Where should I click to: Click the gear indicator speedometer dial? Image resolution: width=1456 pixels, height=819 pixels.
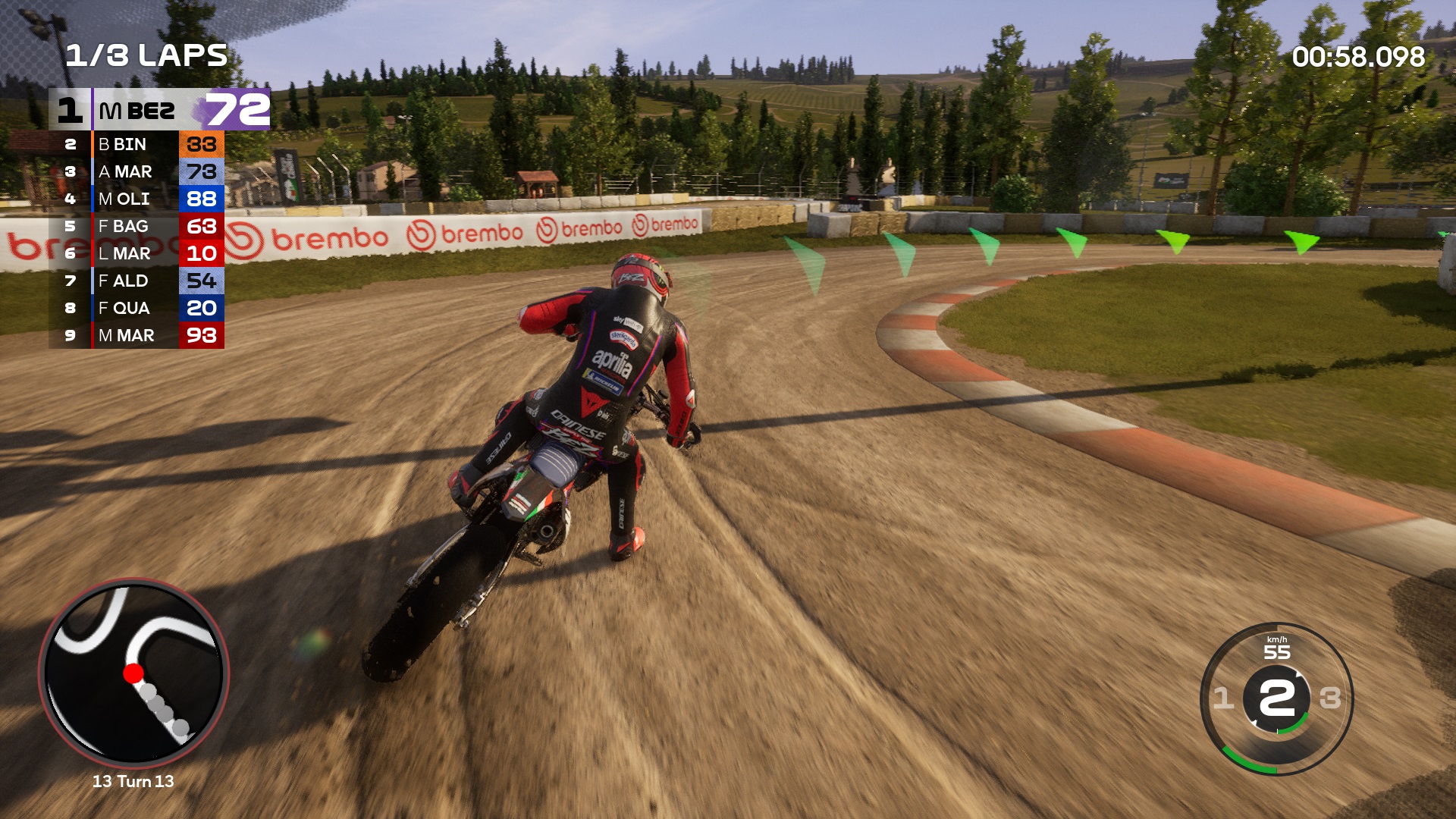click(x=1277, y=698)
